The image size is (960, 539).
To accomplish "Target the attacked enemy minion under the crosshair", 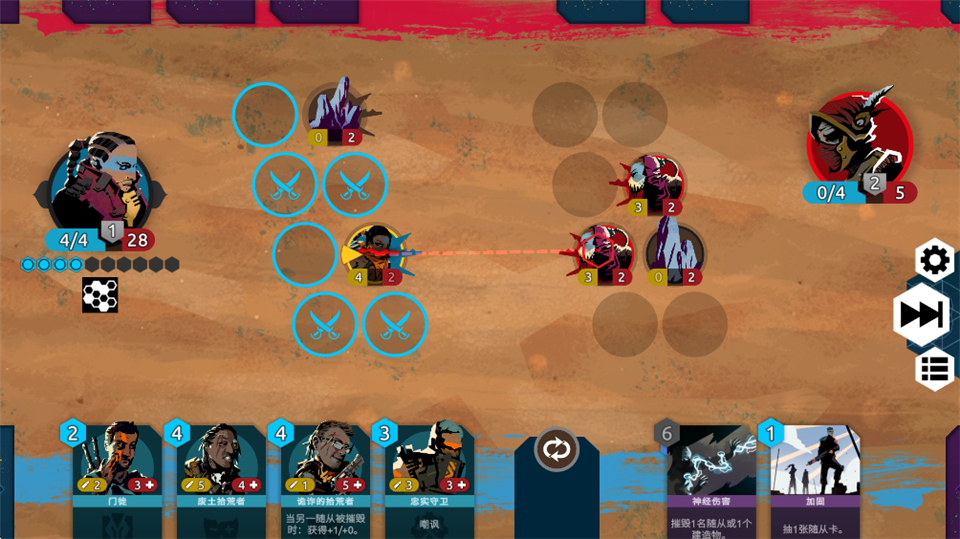I will tap(604, 252).
